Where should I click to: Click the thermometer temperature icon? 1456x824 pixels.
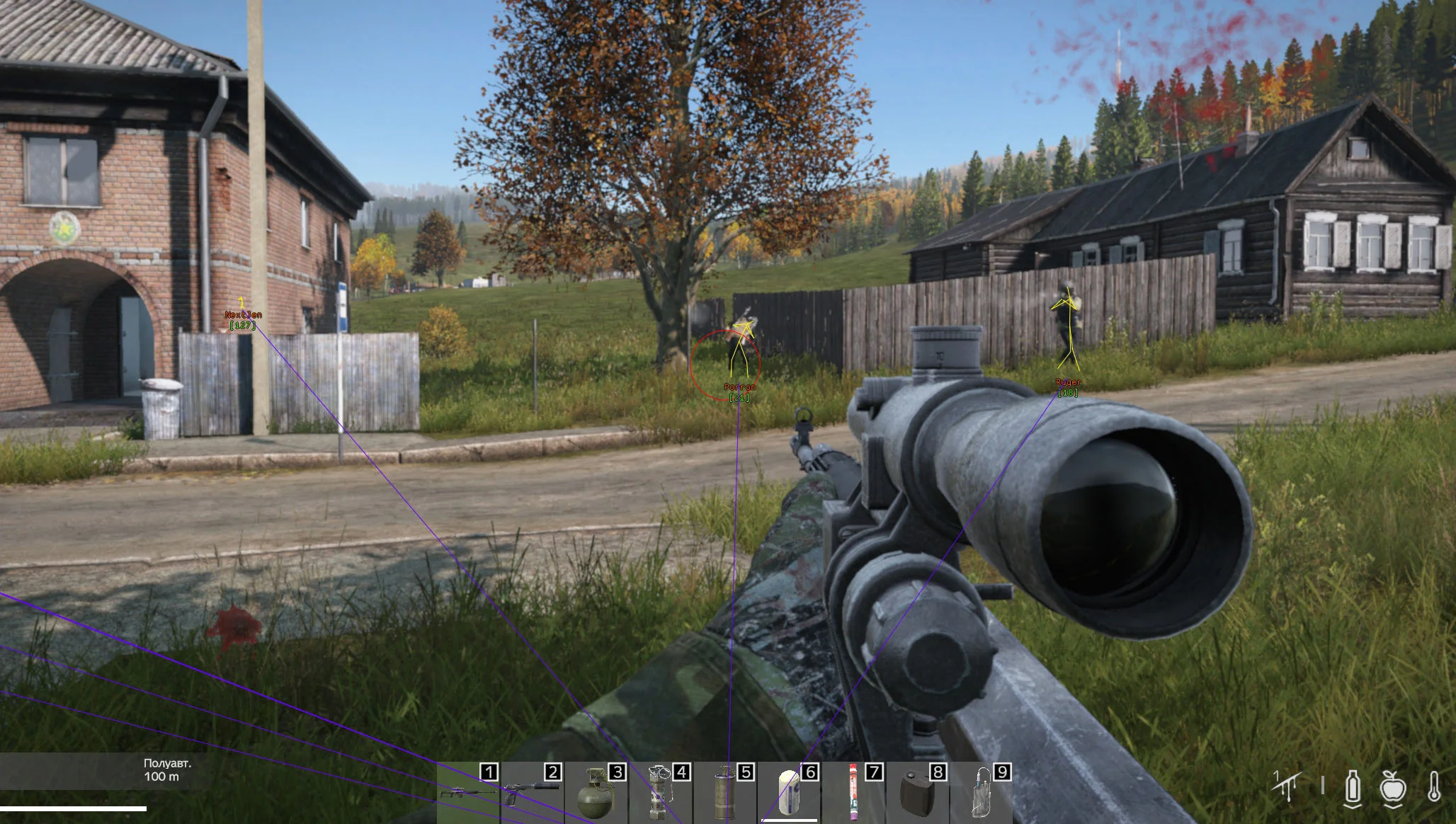click(x=1434, y=787)
